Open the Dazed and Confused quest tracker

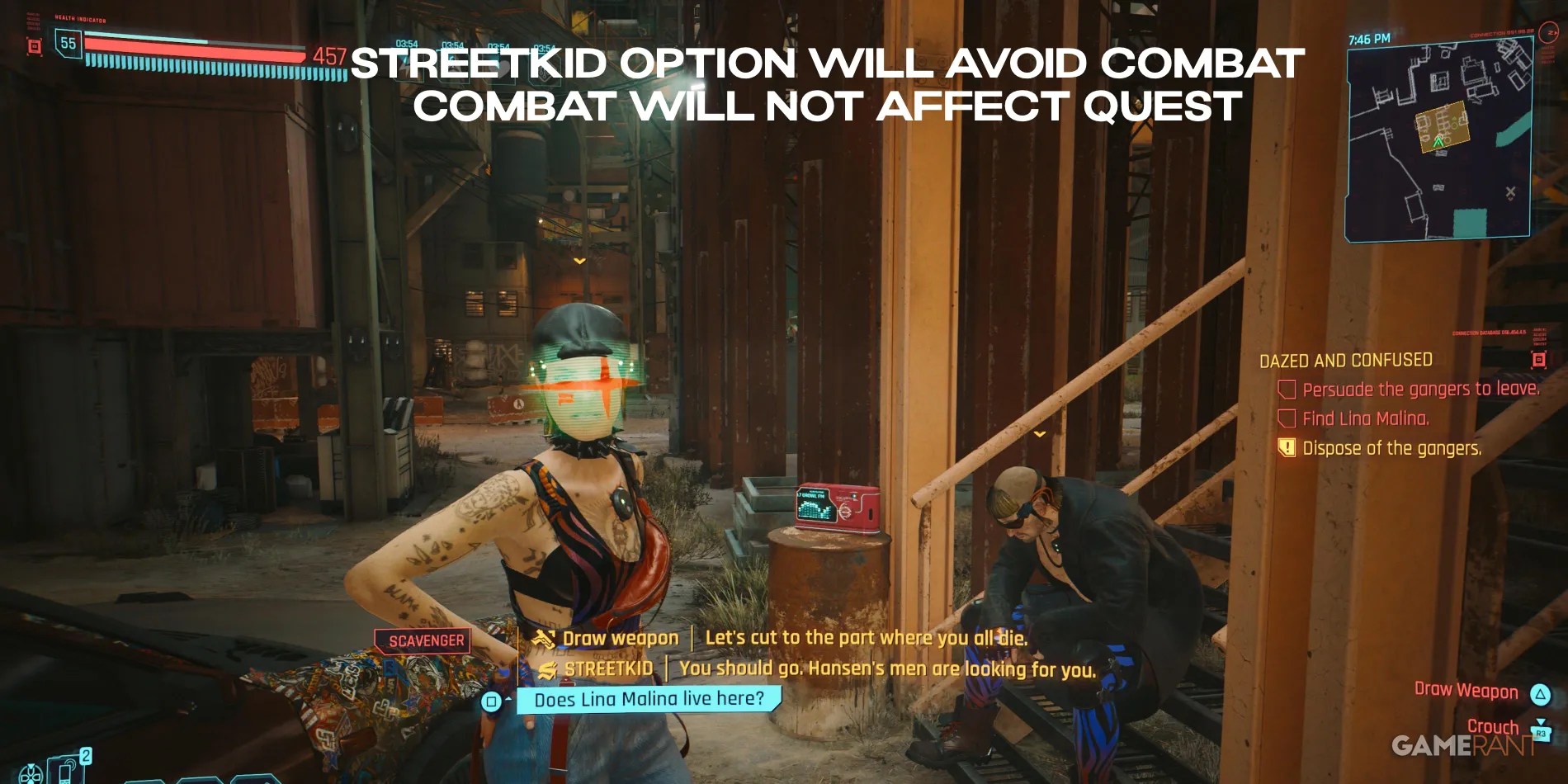(x=1345, y=361)
